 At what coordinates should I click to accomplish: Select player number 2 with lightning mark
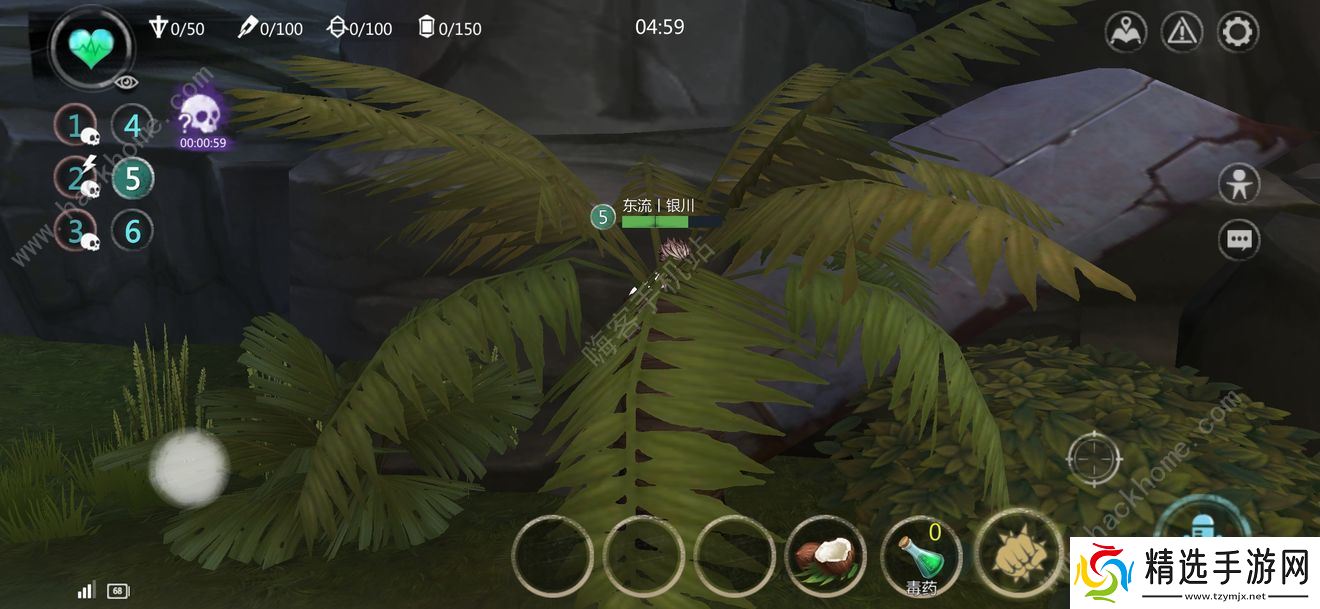tap(75, 178)
